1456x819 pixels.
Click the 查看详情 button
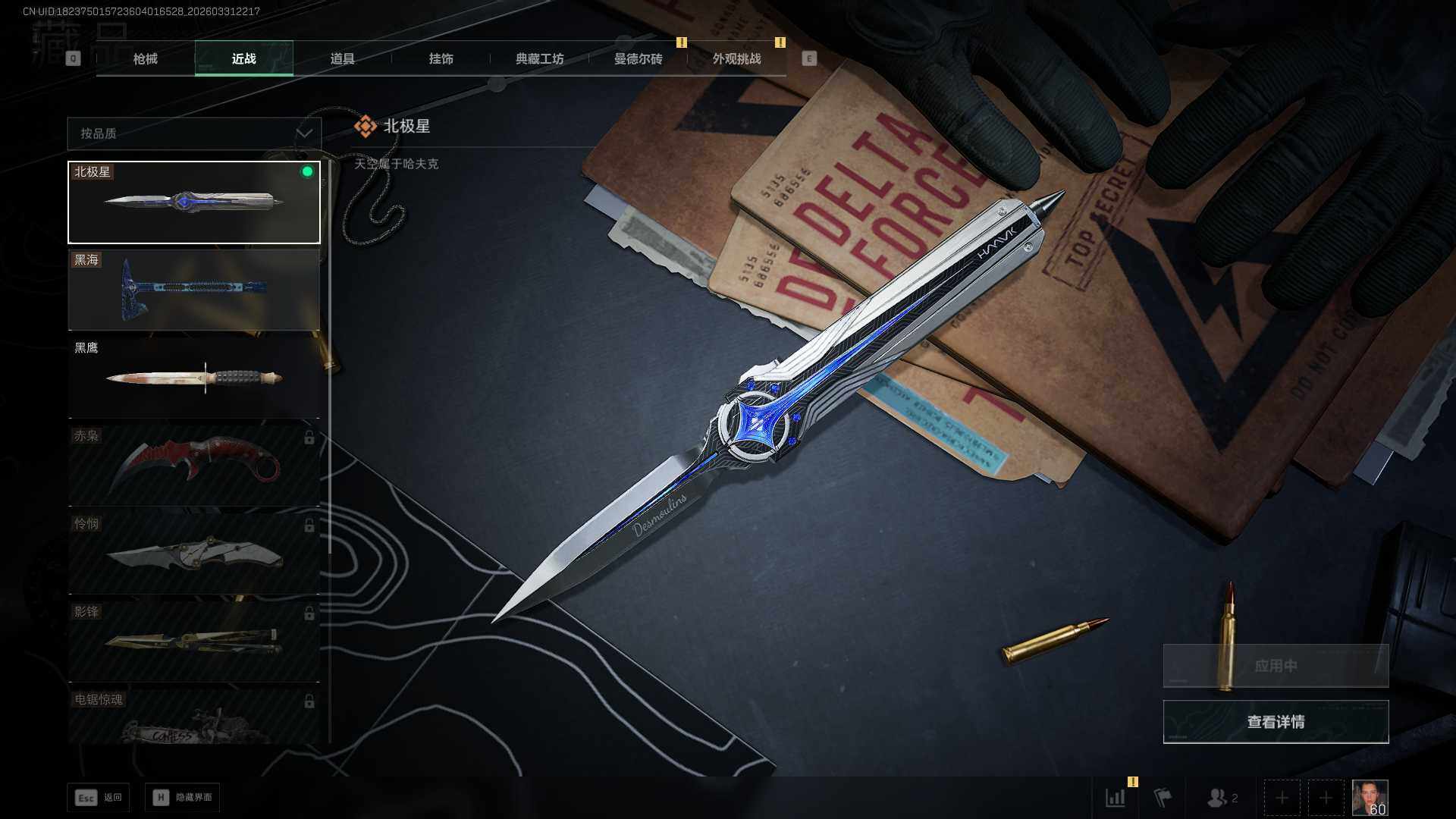tap(1276, 722)
